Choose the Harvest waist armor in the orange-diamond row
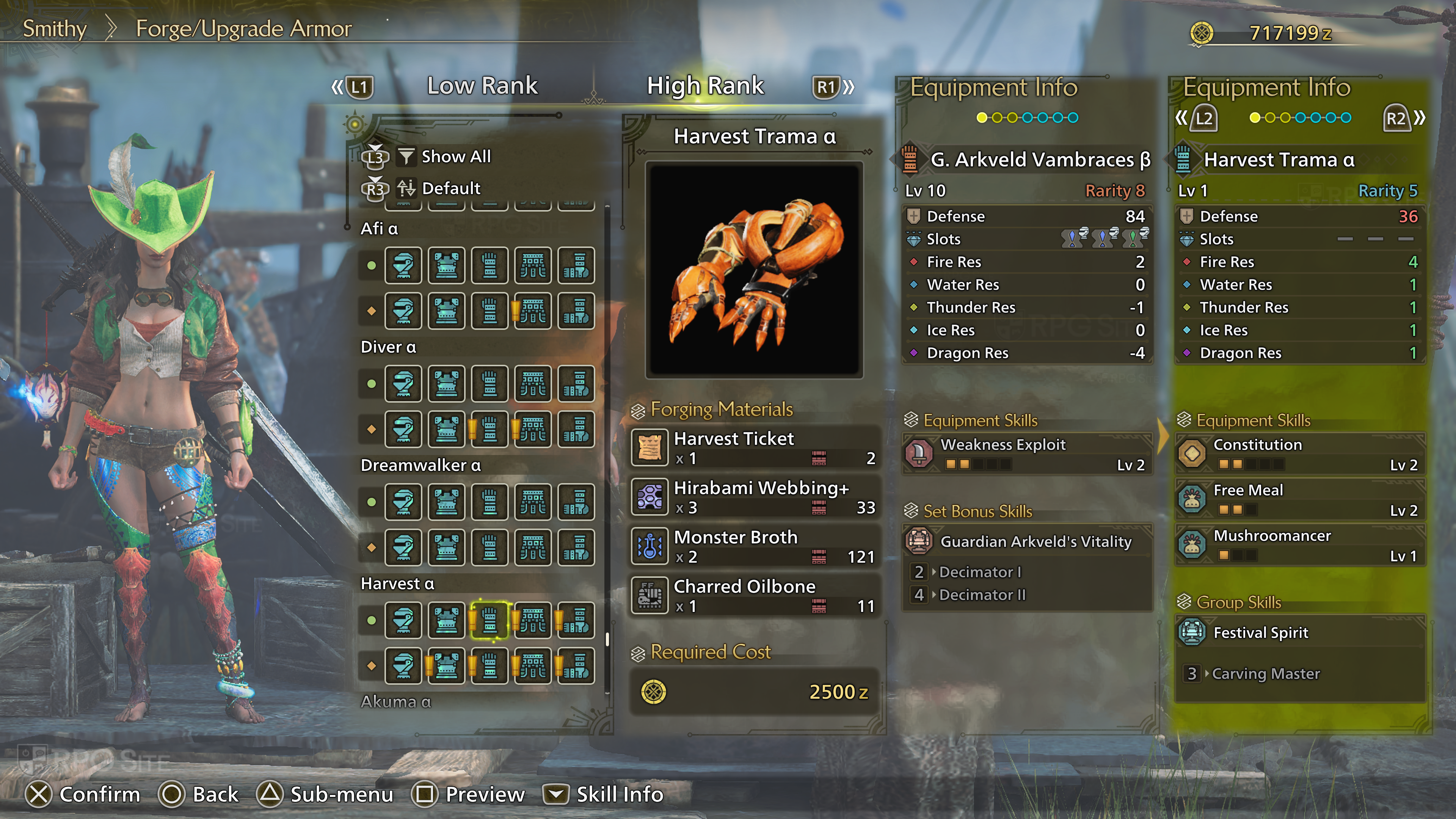This screenshot has width=1456, height=819. point(532,666)
